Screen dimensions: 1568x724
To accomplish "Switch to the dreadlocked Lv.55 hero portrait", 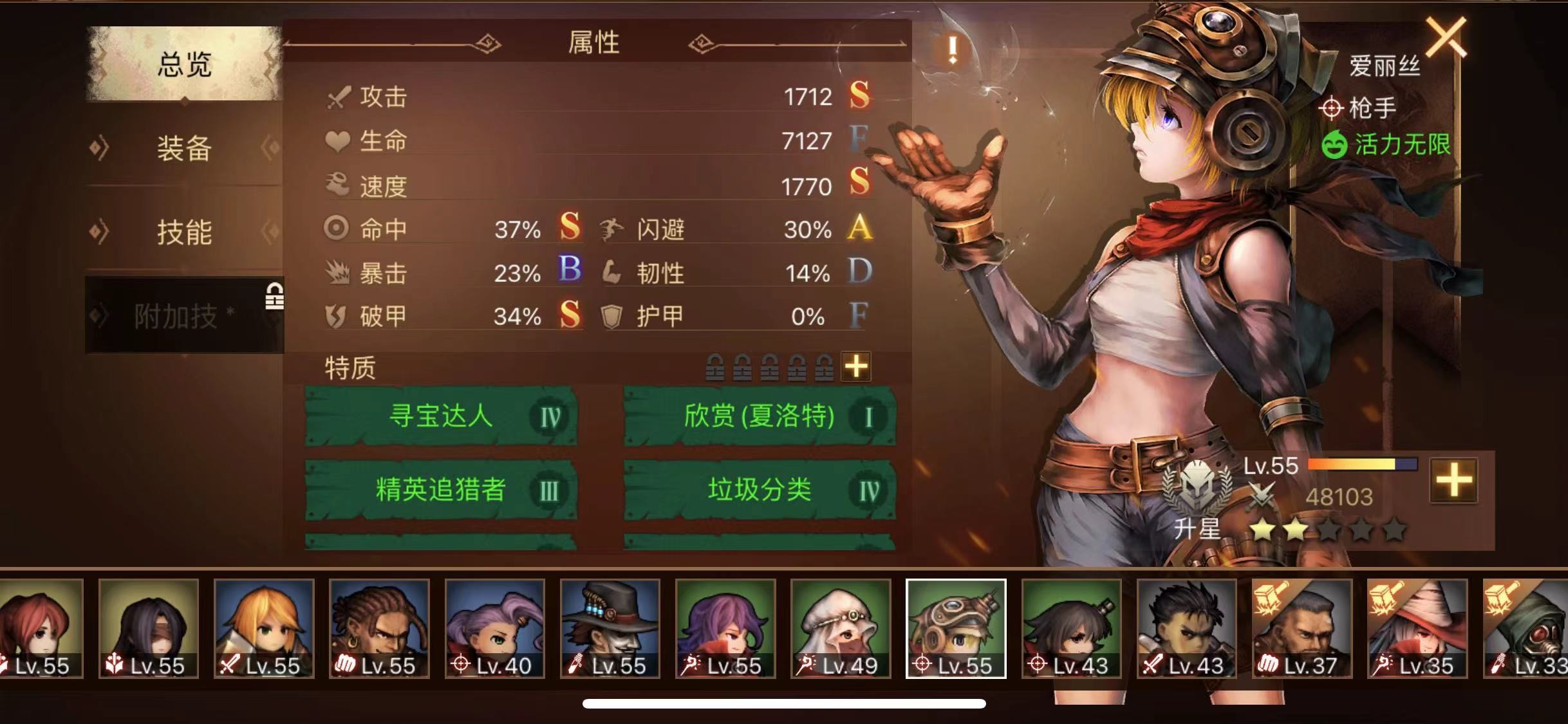I will click(x=379, y=628).
